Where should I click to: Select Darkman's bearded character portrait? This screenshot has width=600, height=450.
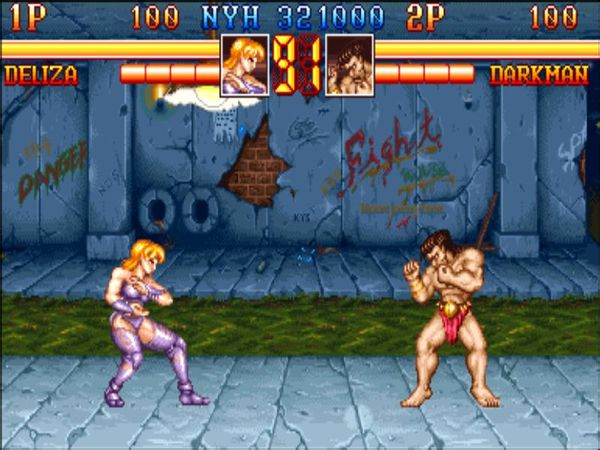[350, 65]
